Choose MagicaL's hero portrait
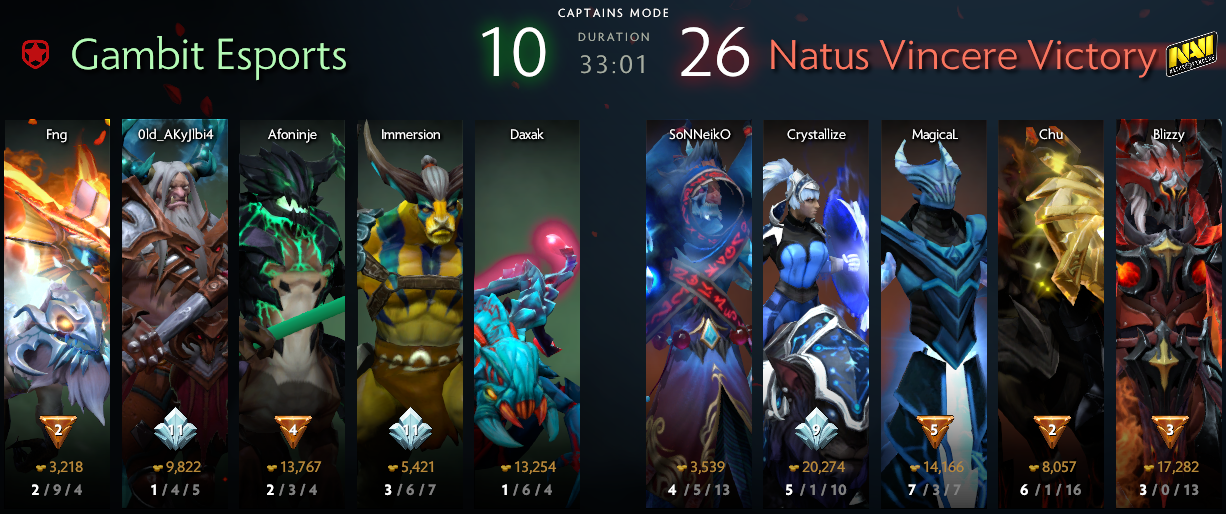The width and height of the screenshot is (1226, 514). 933,300
